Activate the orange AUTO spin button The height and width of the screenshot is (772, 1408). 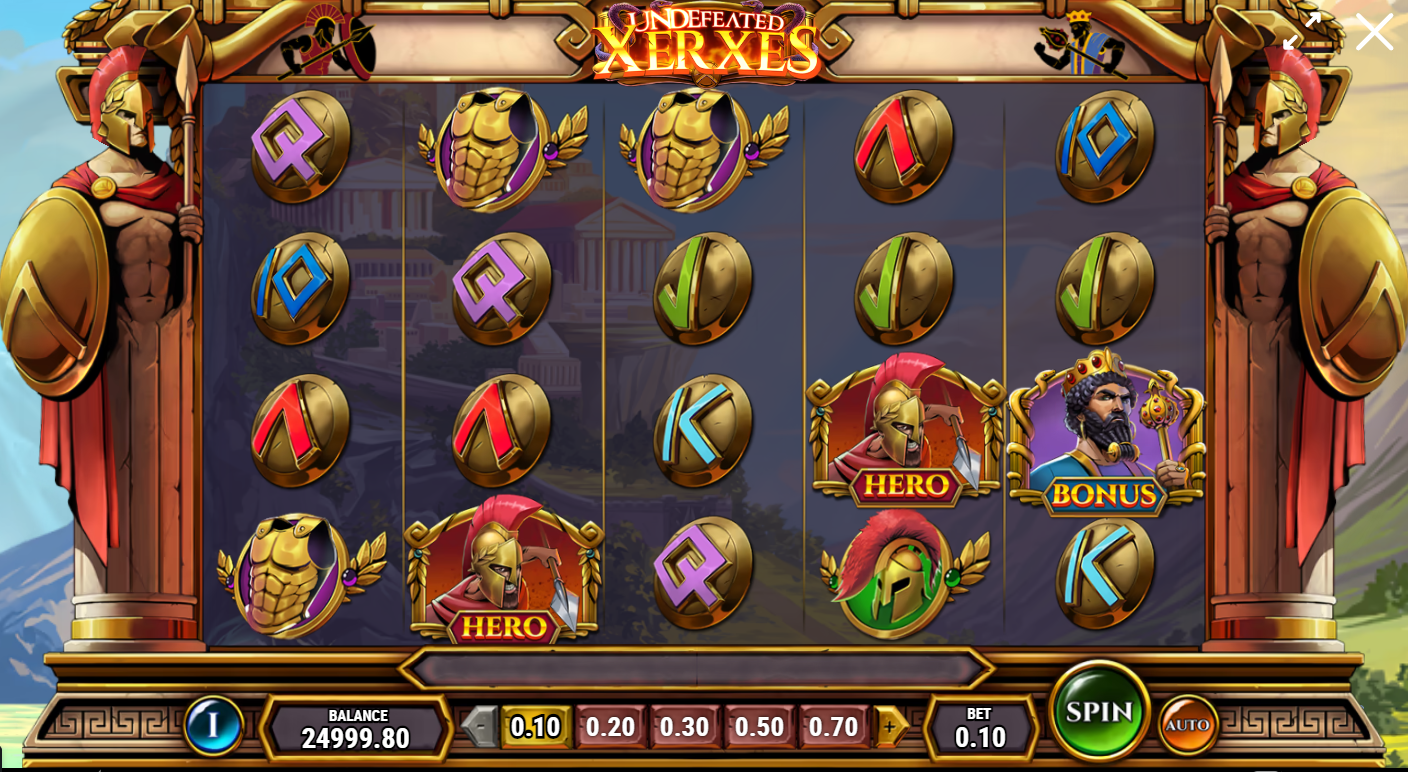coord(1187,724)
